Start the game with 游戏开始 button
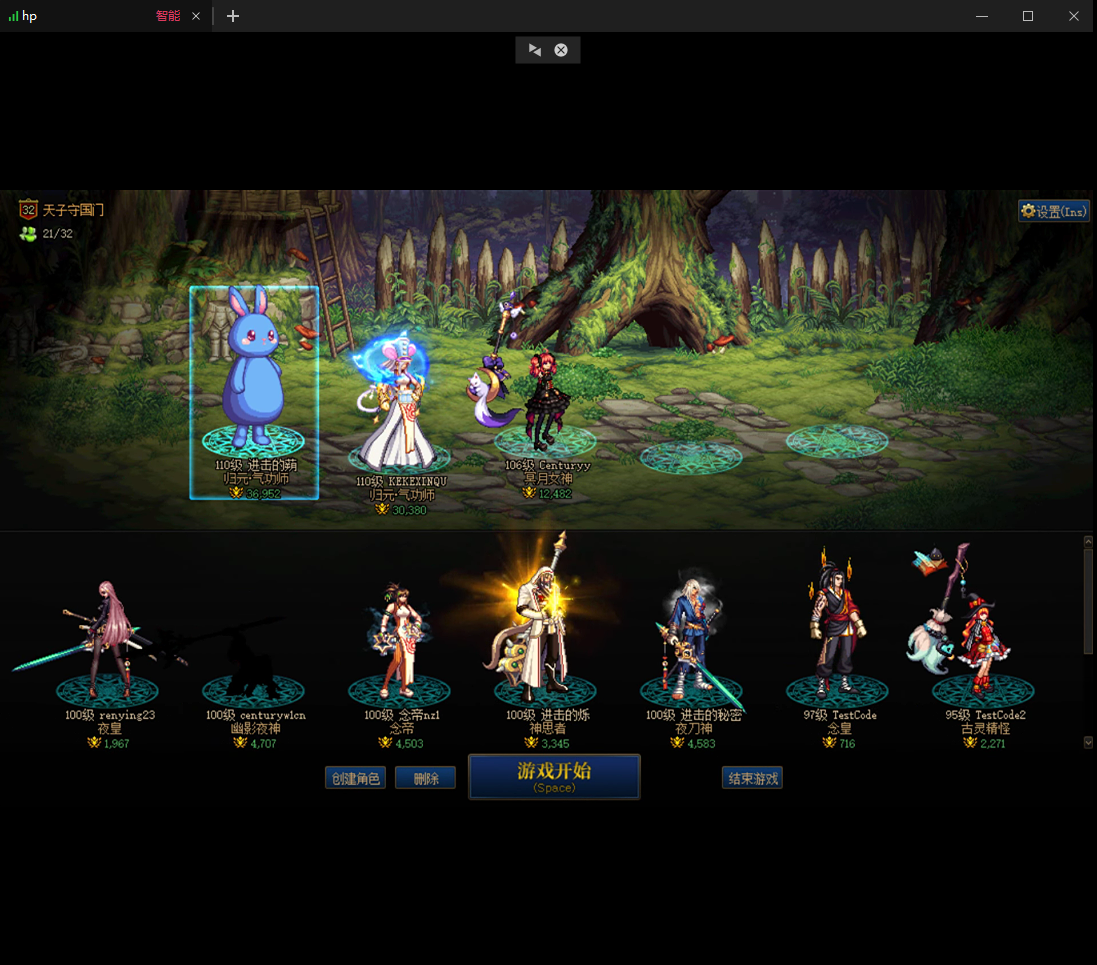1097x965 pixels. pos(554,776)
